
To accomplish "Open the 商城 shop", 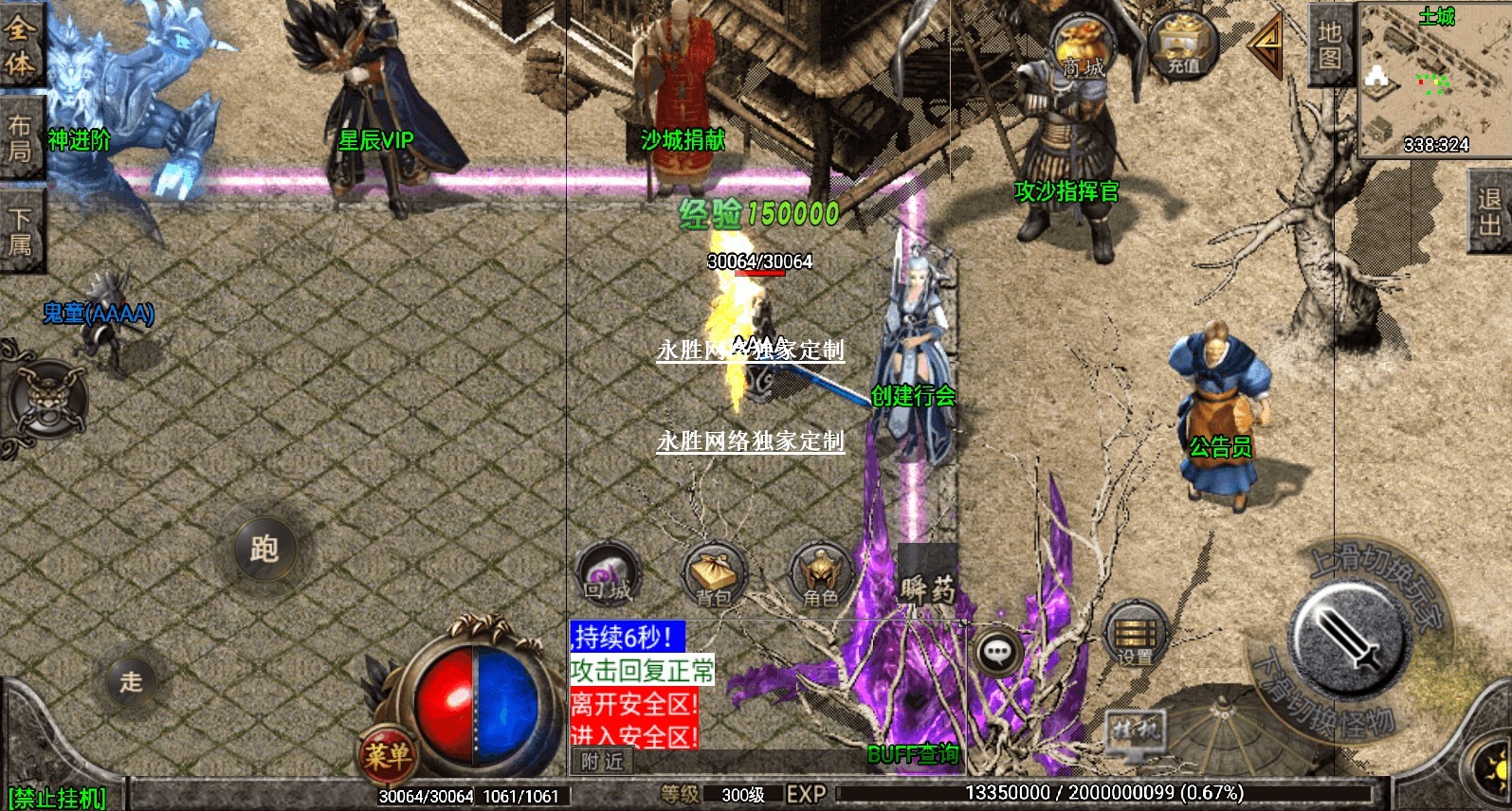I will click(x=1083, y=48).
